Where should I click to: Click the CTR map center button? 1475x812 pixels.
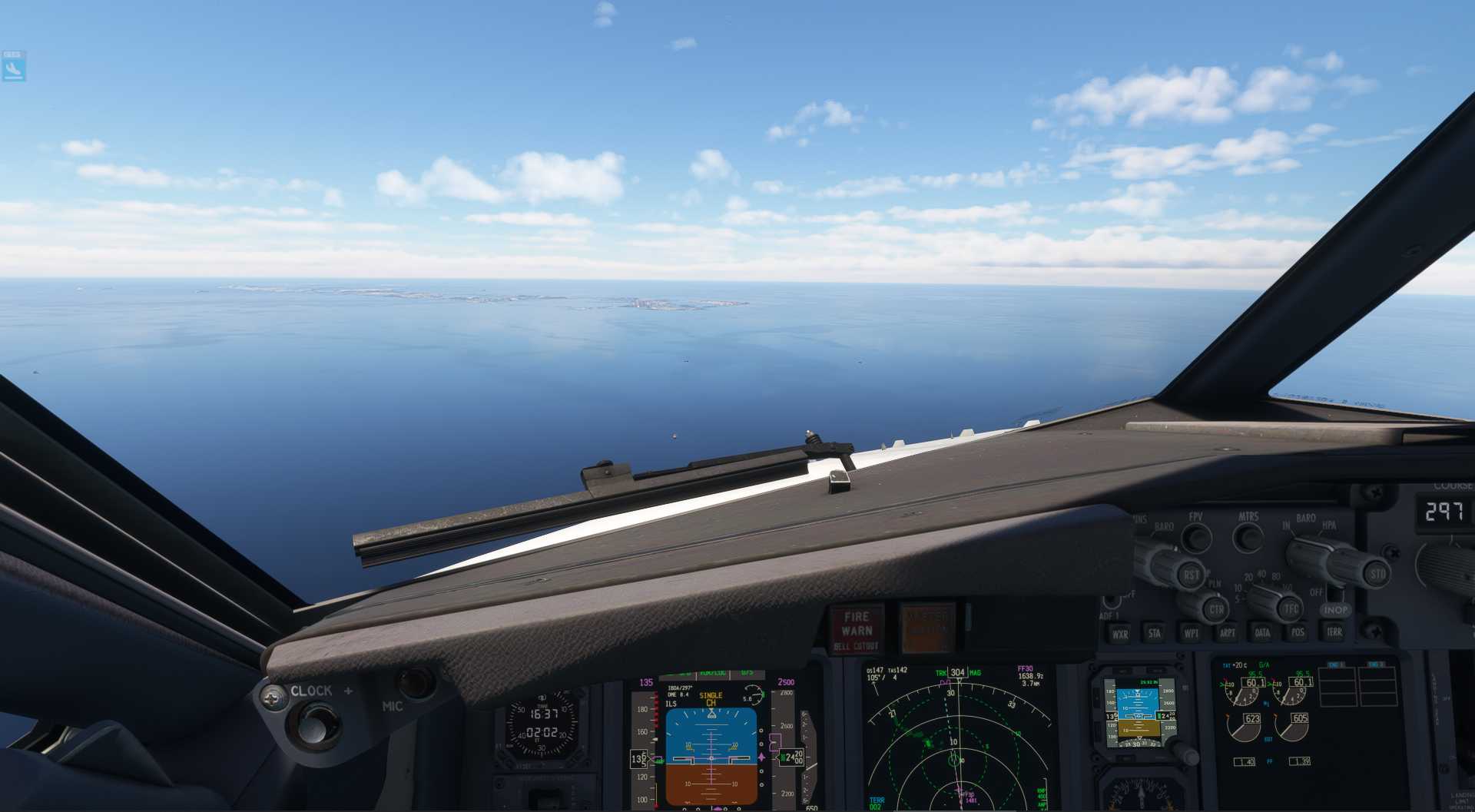click(1216, 610)
